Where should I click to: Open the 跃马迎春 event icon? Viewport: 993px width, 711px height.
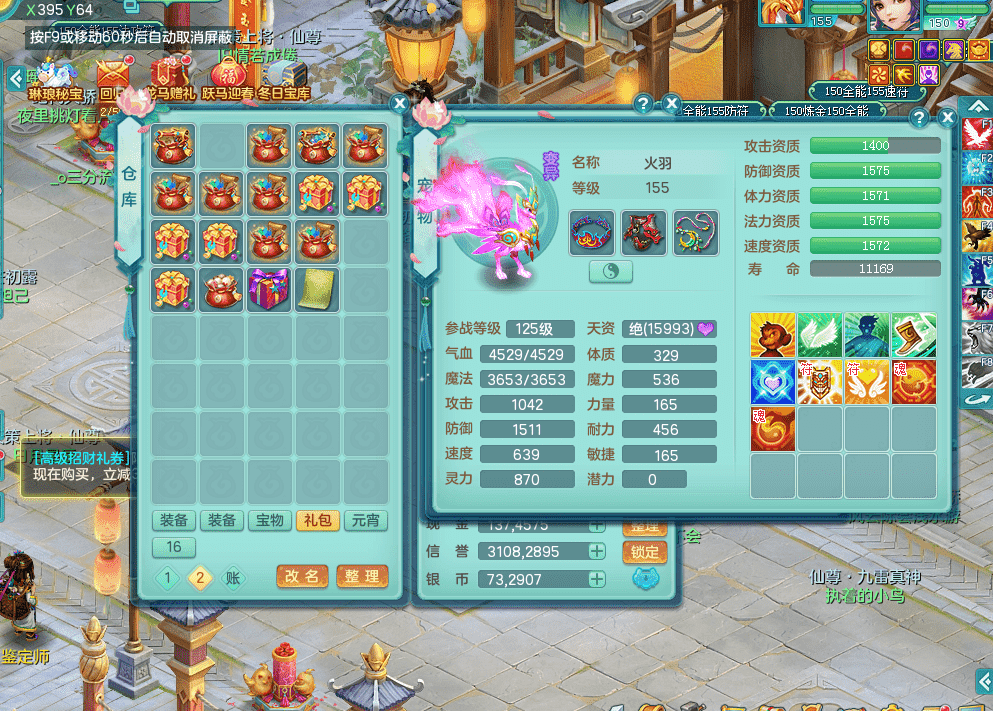coord(228,78)
